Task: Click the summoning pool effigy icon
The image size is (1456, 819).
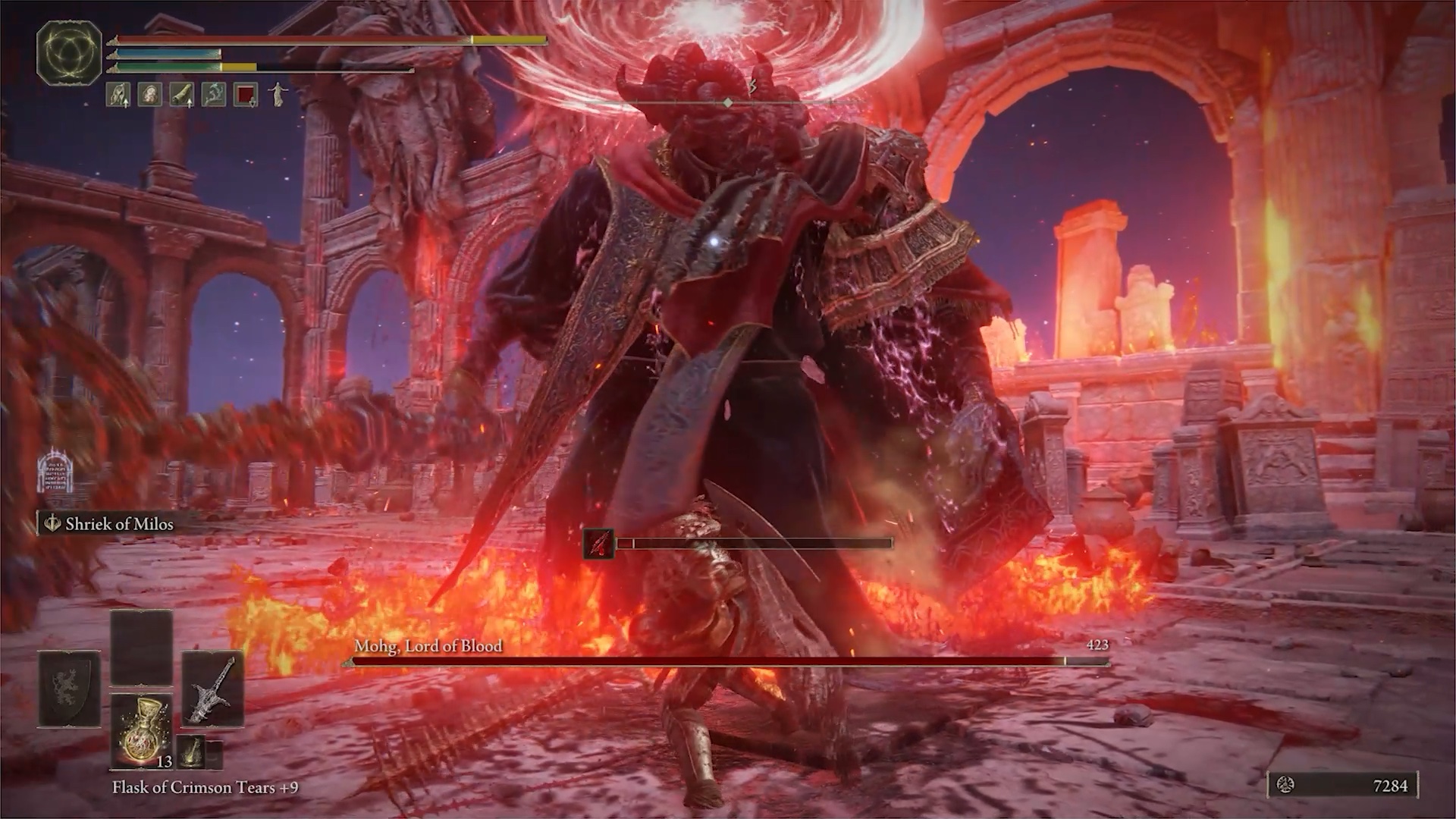Action: point(55,470)
